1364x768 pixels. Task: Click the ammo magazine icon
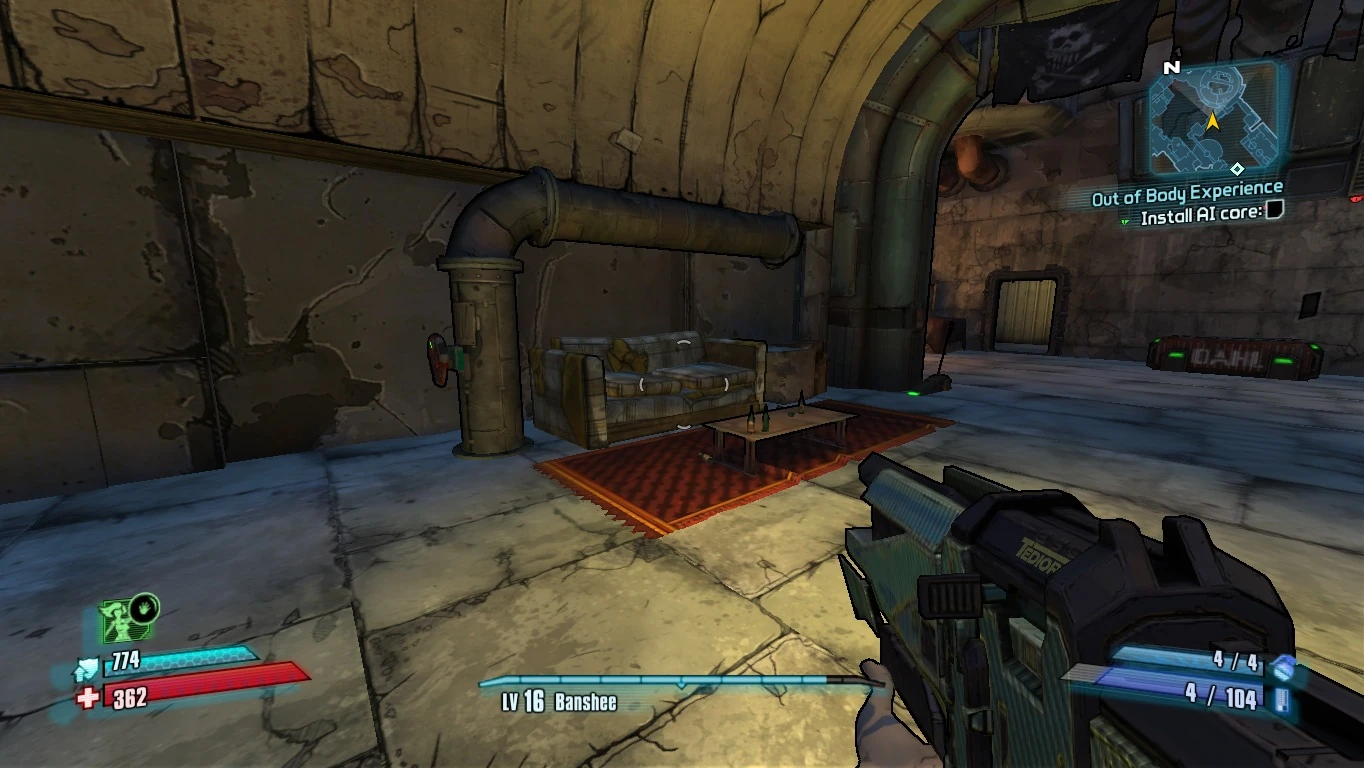coord(1281,698)
